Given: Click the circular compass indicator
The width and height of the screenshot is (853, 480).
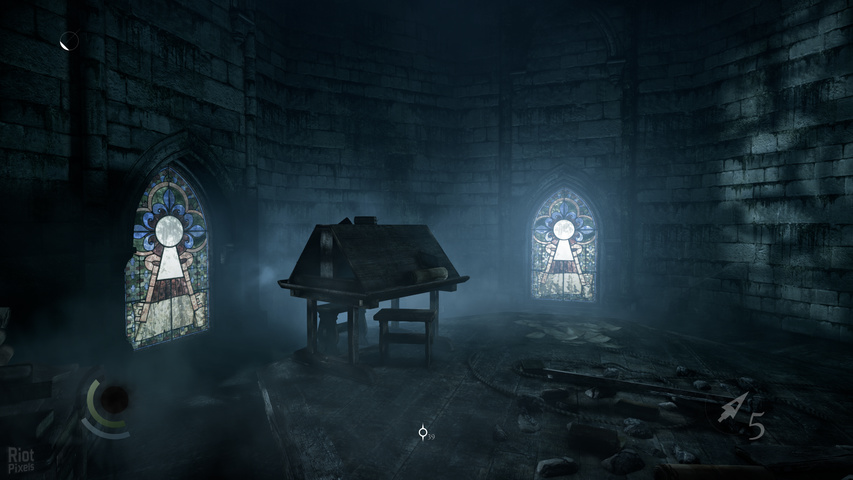Looking at the screenshot, I should tap(69, 41).
